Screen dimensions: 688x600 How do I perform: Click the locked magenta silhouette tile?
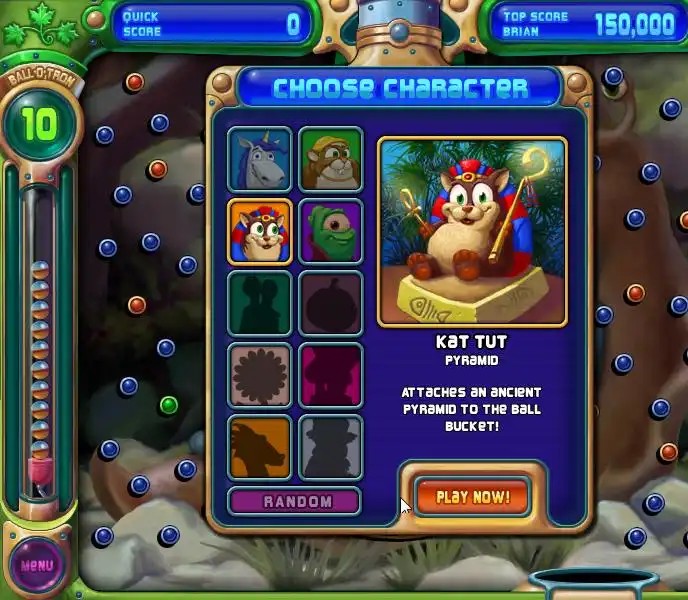point(331,375)
